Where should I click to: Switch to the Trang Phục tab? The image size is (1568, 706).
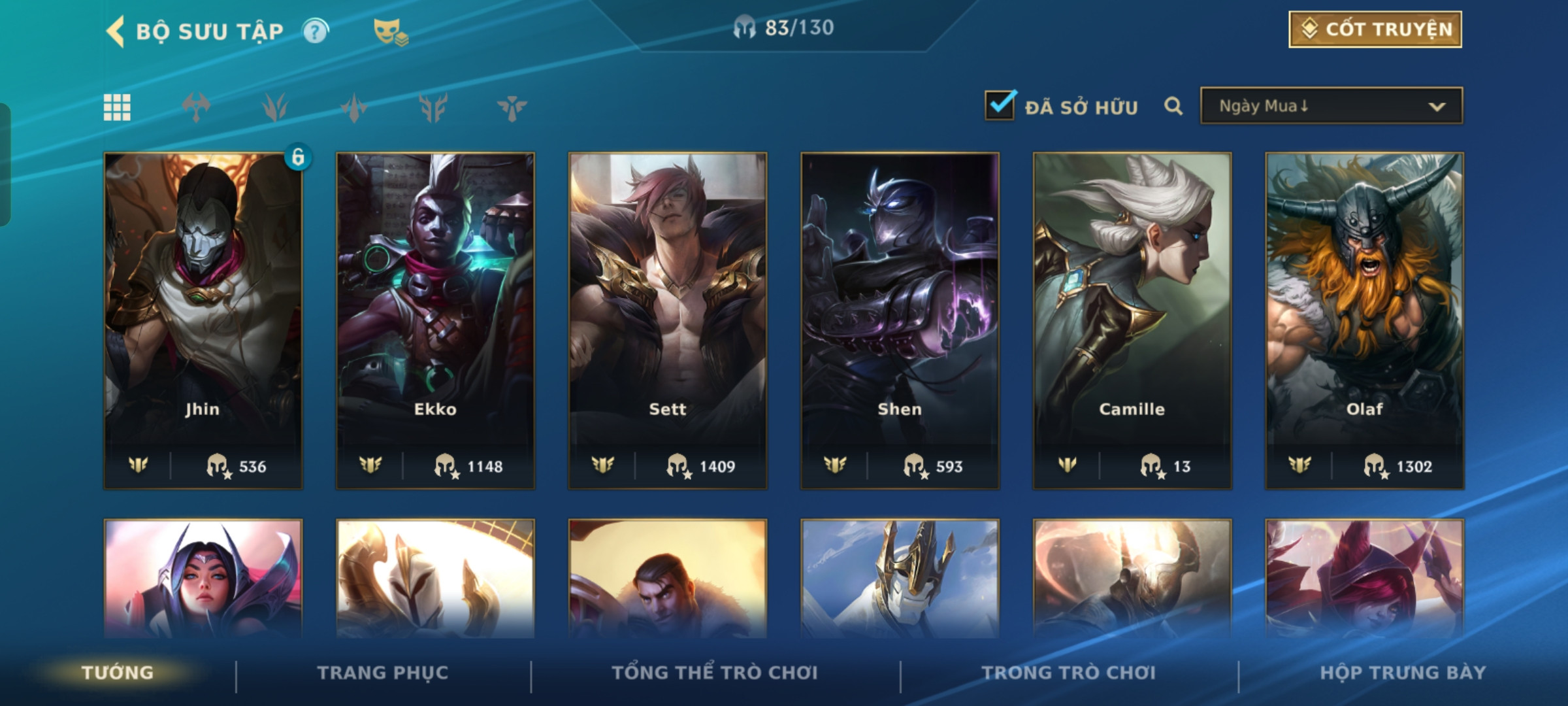coord(383,673)
